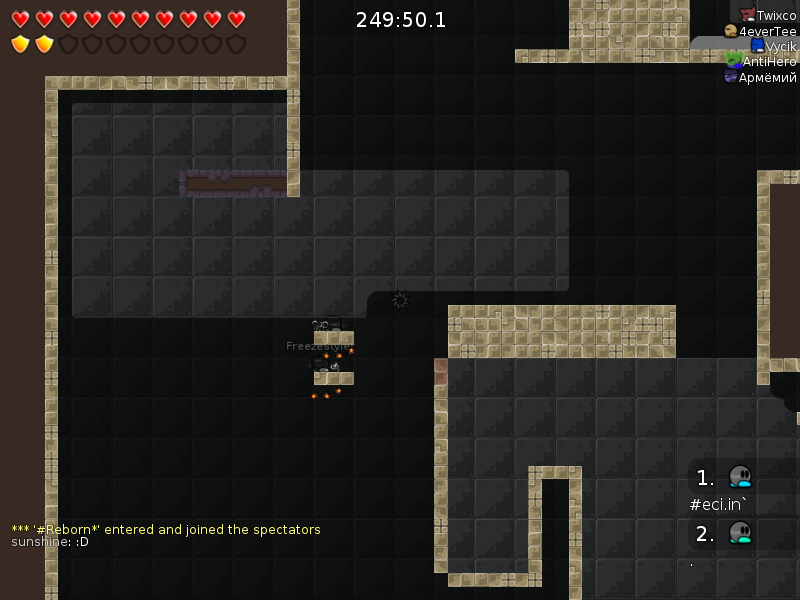Choose the 4everTee player entry
Screen dimensions: 800x600
coord(761,31)
